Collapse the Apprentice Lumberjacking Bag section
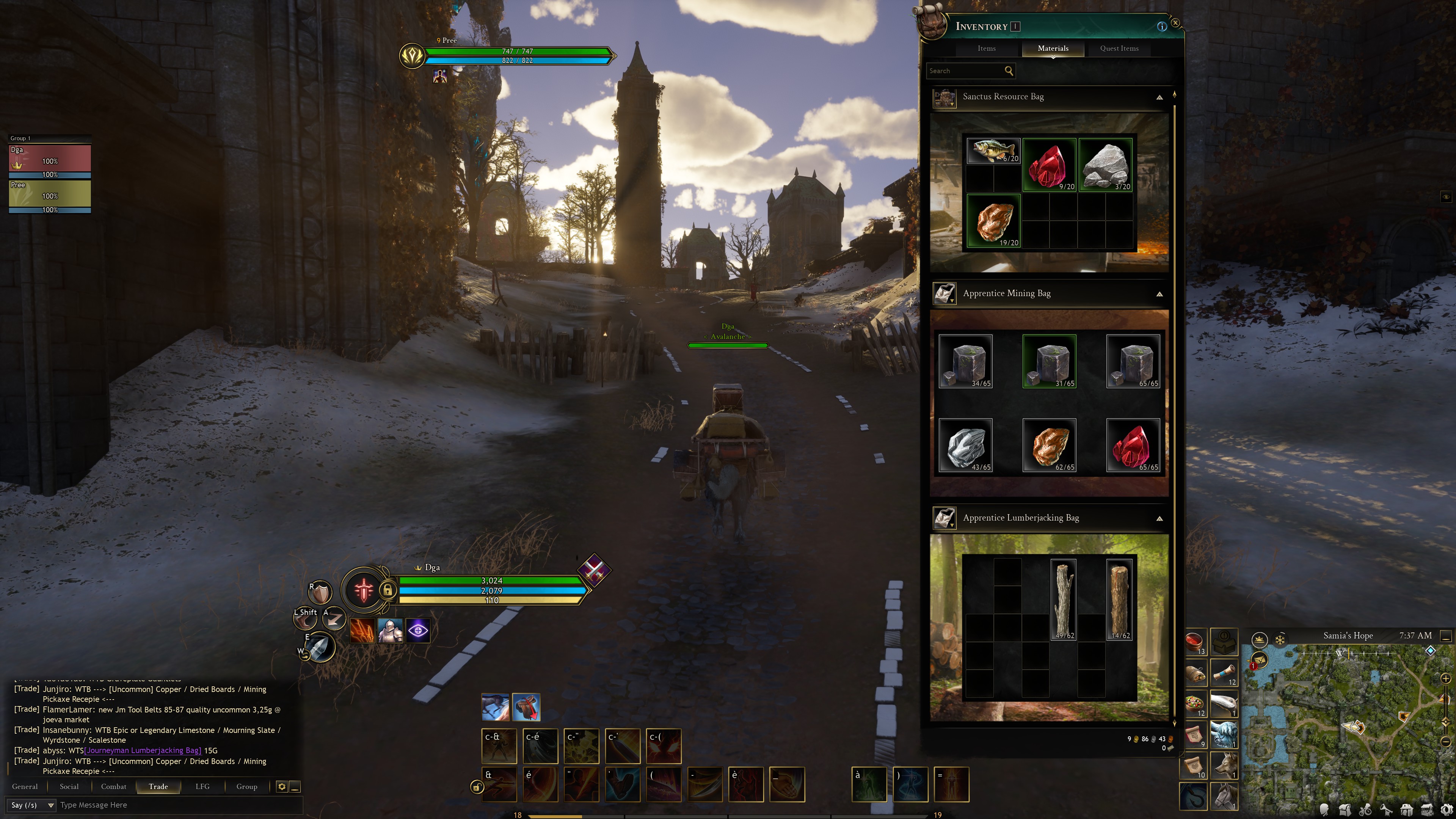1456x819 pixels. pos(1159,518)
